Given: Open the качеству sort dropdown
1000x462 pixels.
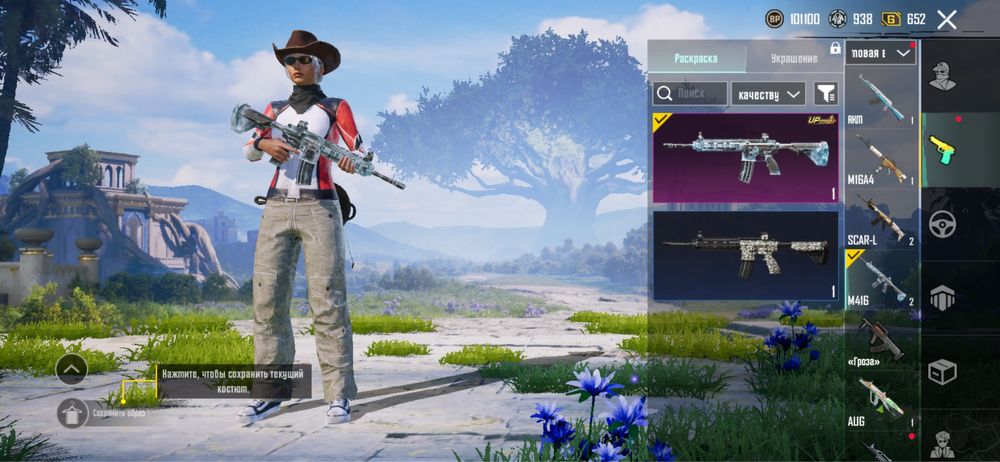Looking at the screenshot, I should coord(768,94).
